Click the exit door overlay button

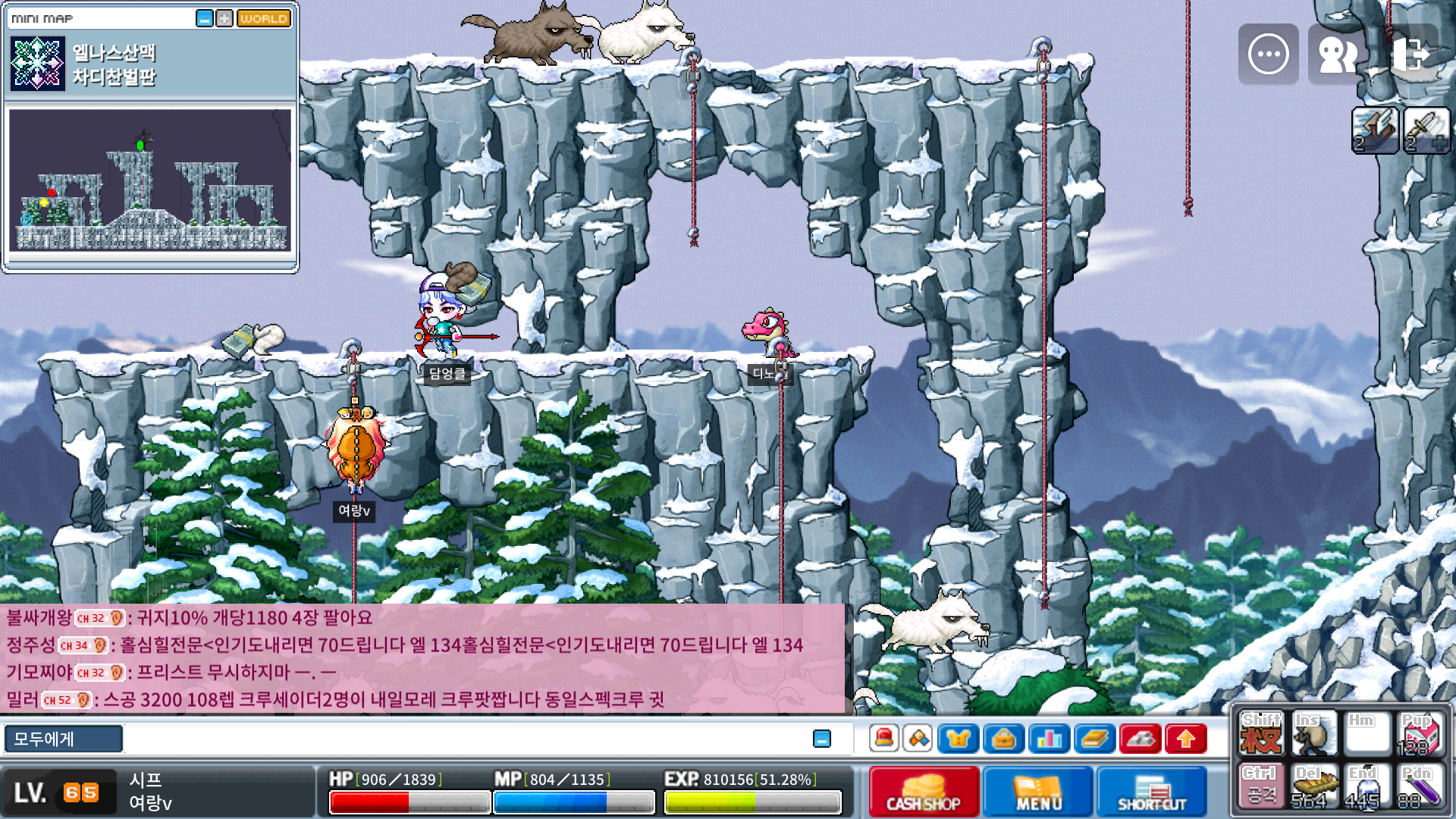pos(1409,54)
